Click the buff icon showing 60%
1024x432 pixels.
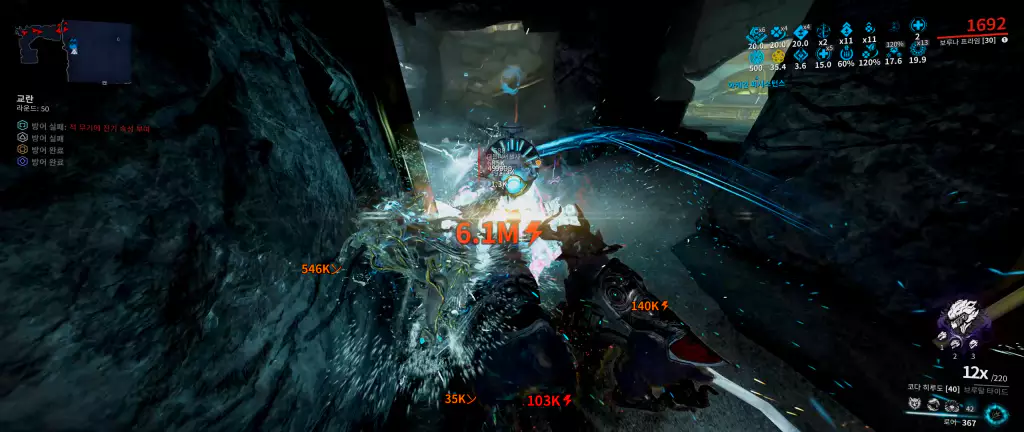(846, 54)
